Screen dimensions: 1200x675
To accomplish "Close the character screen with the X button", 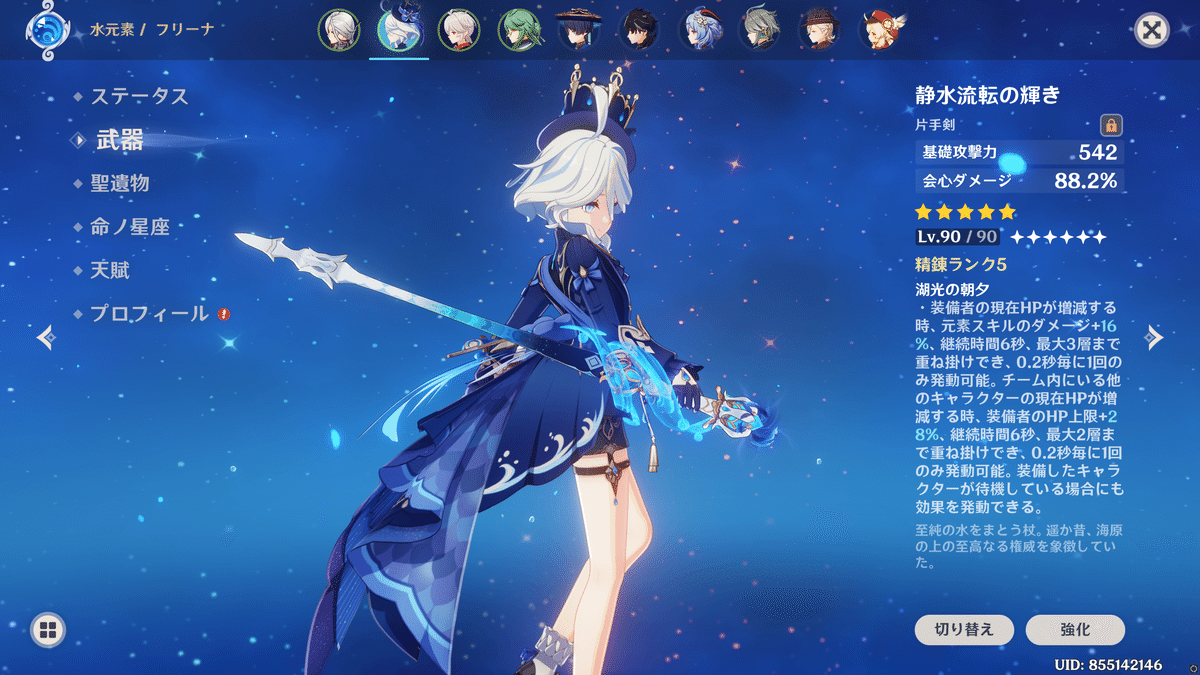I will point(1152,30).
